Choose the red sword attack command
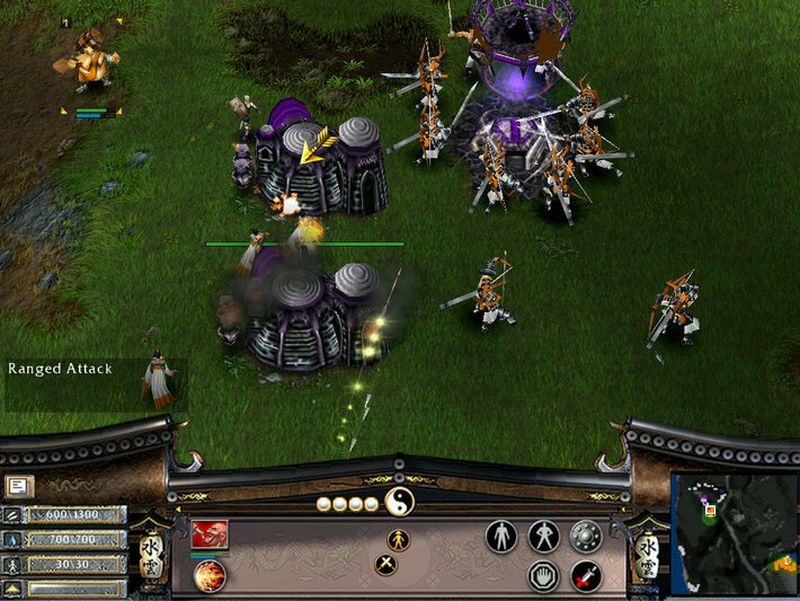800x601 pixels. tap(586, 576)
